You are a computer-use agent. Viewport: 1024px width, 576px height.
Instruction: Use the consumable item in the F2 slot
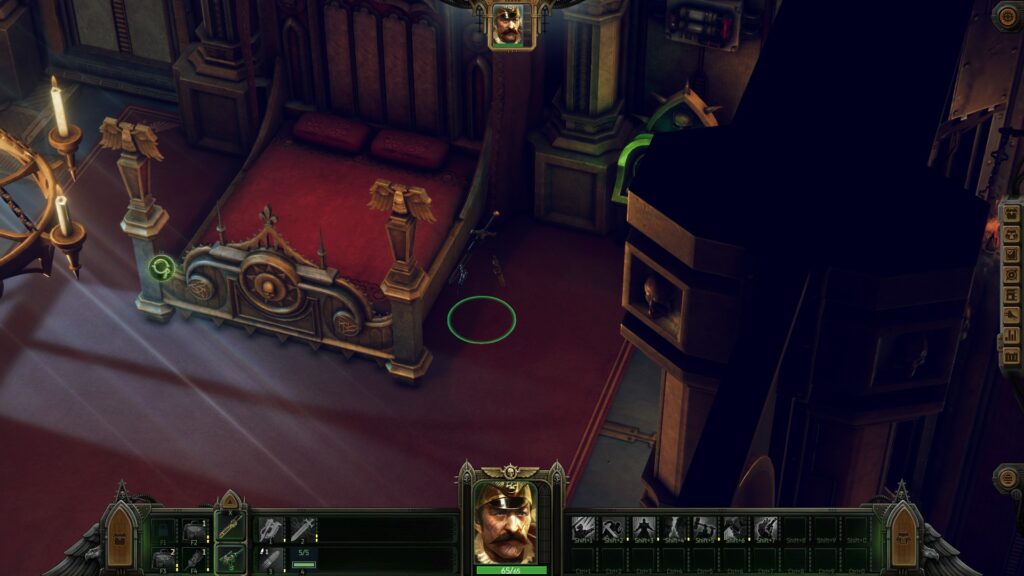point(194,529)
